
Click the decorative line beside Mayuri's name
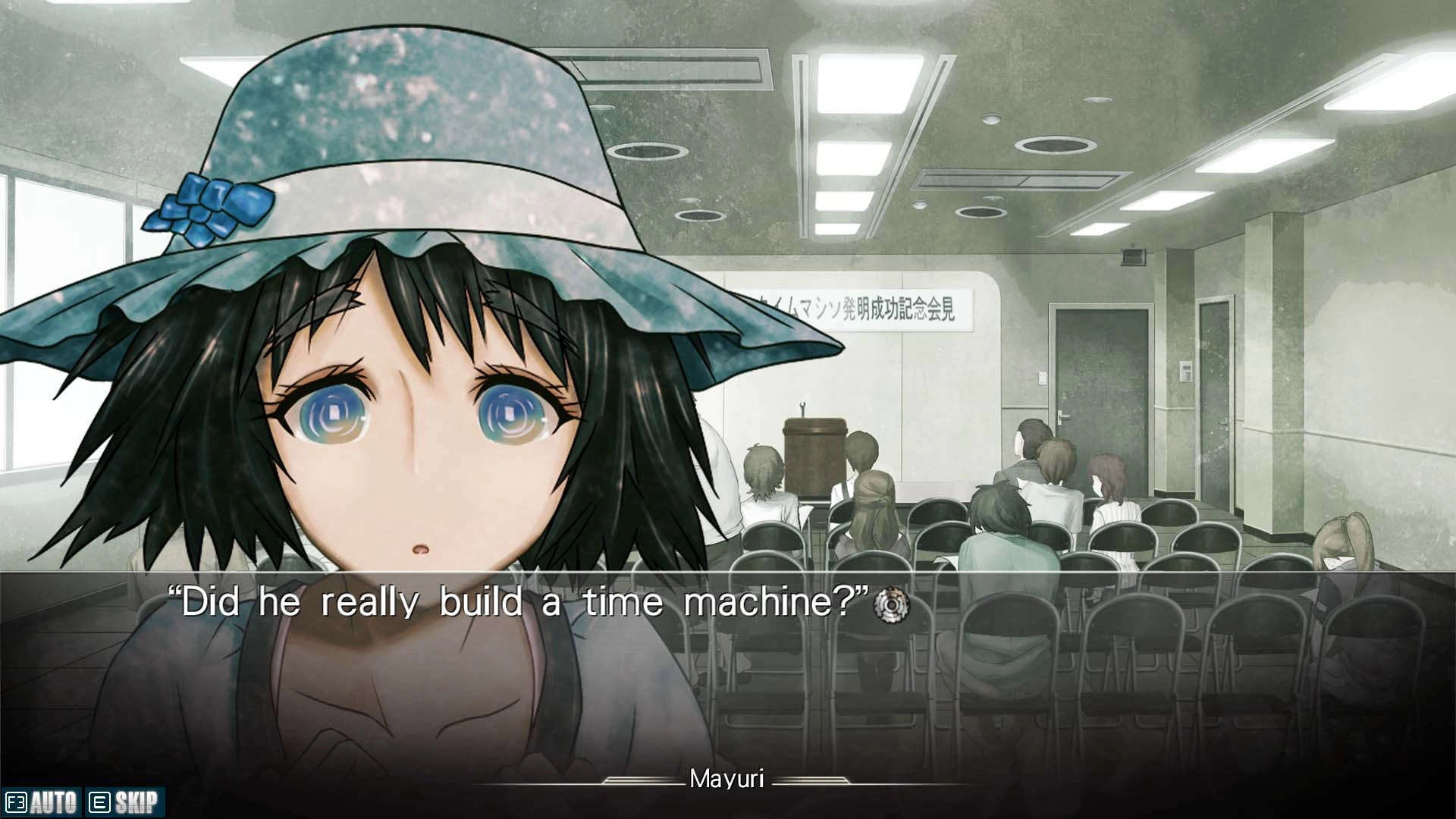645,780
